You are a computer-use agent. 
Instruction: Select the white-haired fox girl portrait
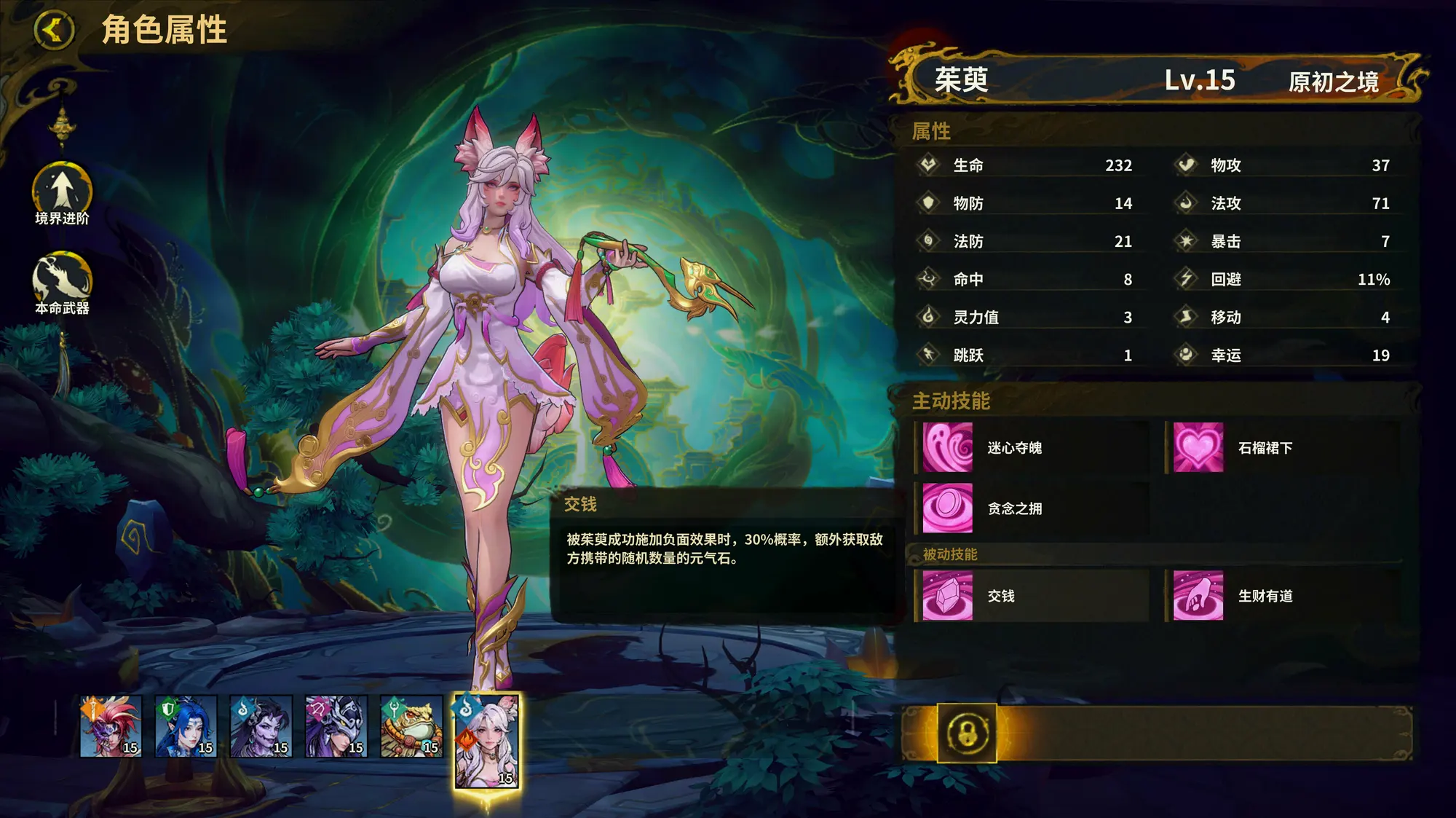486,740
